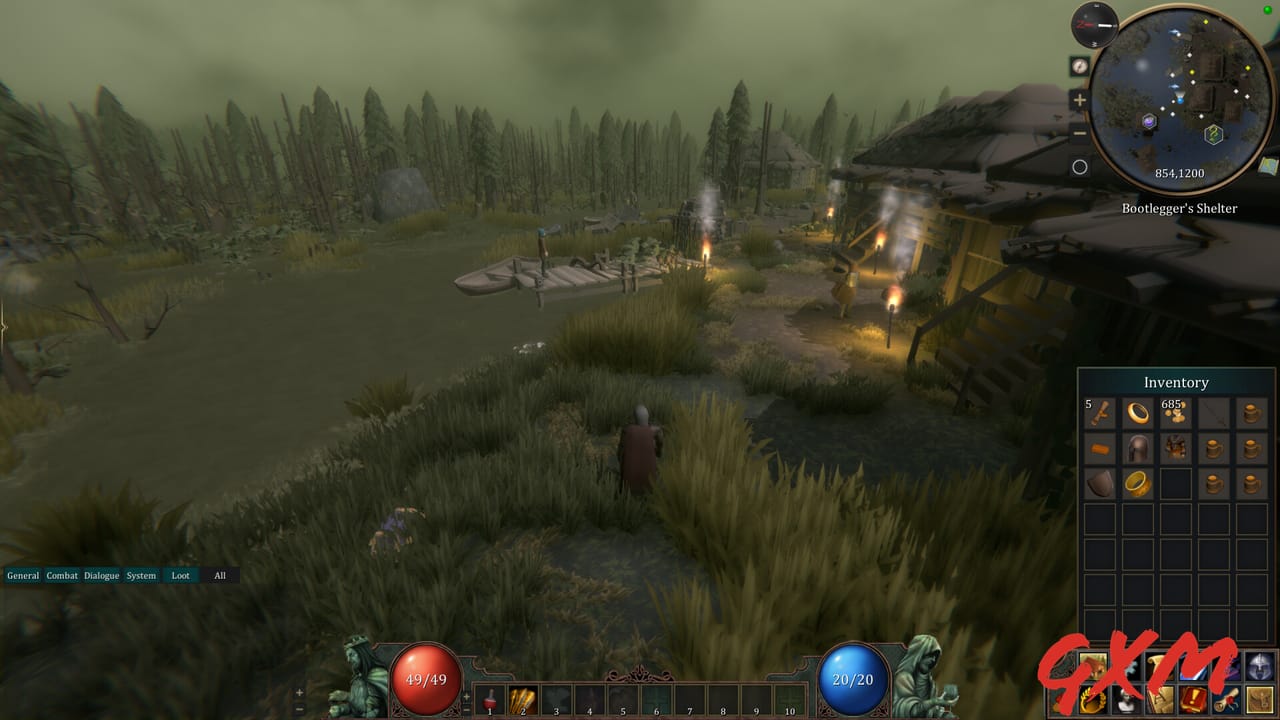Screen dimensions: 1280x720
Task: Select the mug of ale in the inventory
Action: point(1250,414)
